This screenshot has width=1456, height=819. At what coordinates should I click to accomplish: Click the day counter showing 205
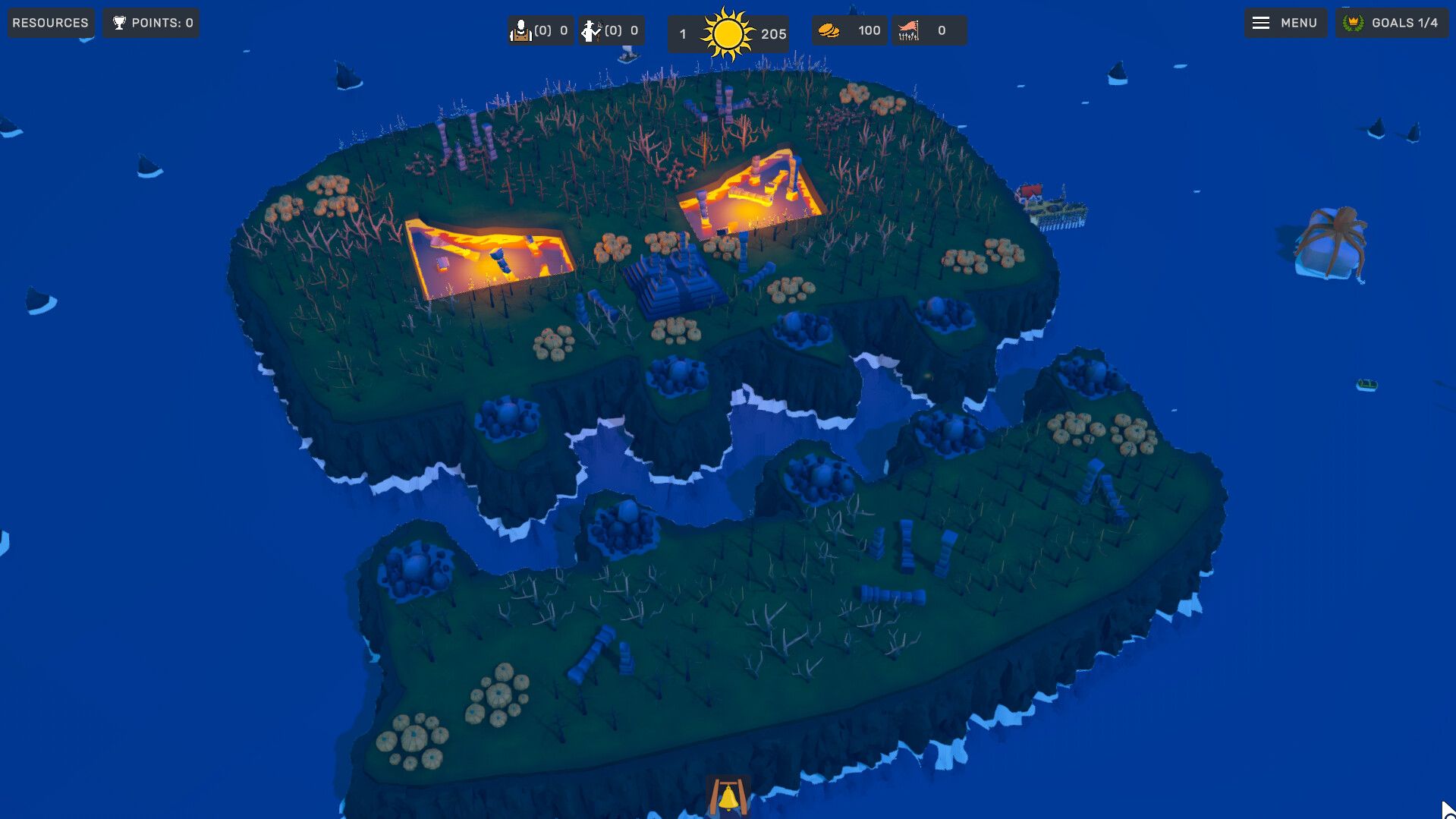(x=769, y=33)
